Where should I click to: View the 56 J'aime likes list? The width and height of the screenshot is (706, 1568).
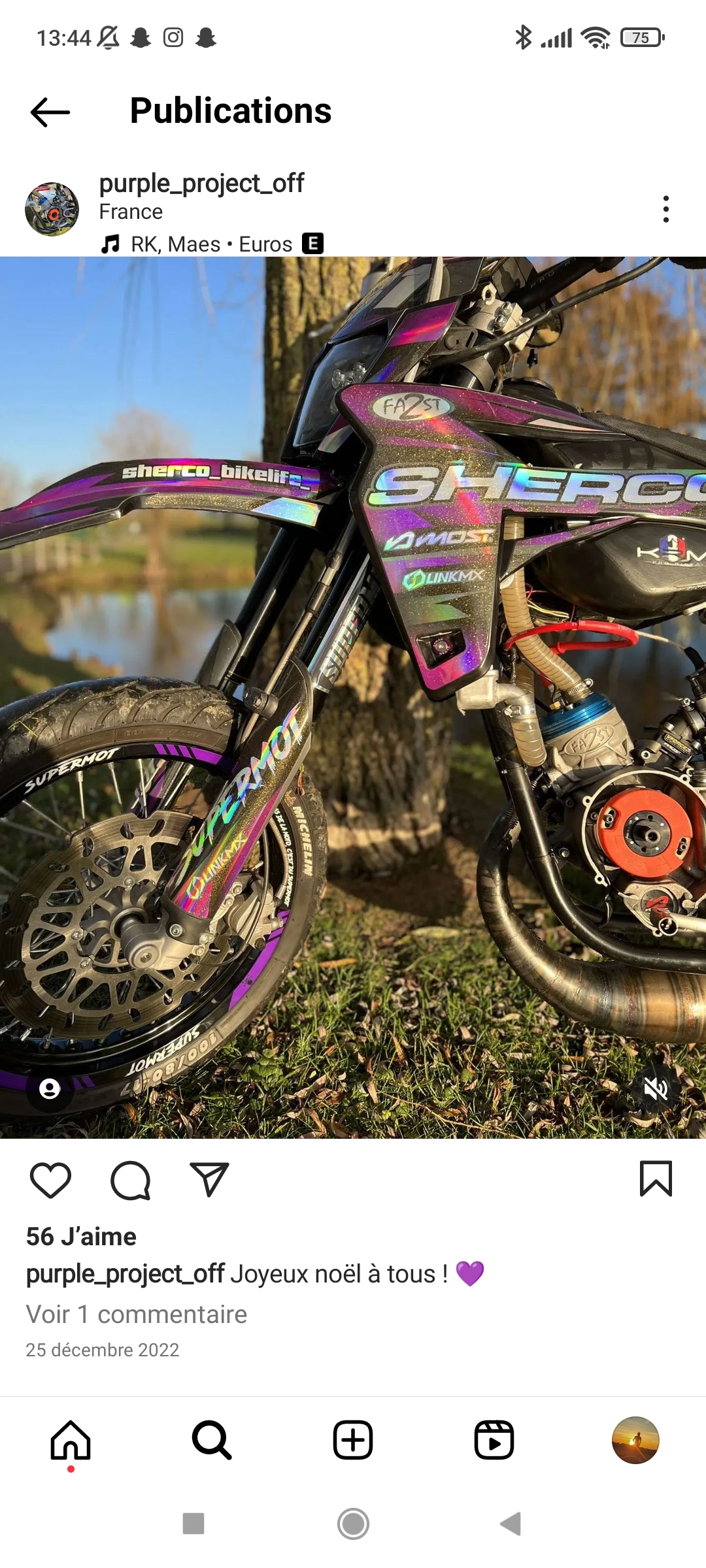point(81,1237)
